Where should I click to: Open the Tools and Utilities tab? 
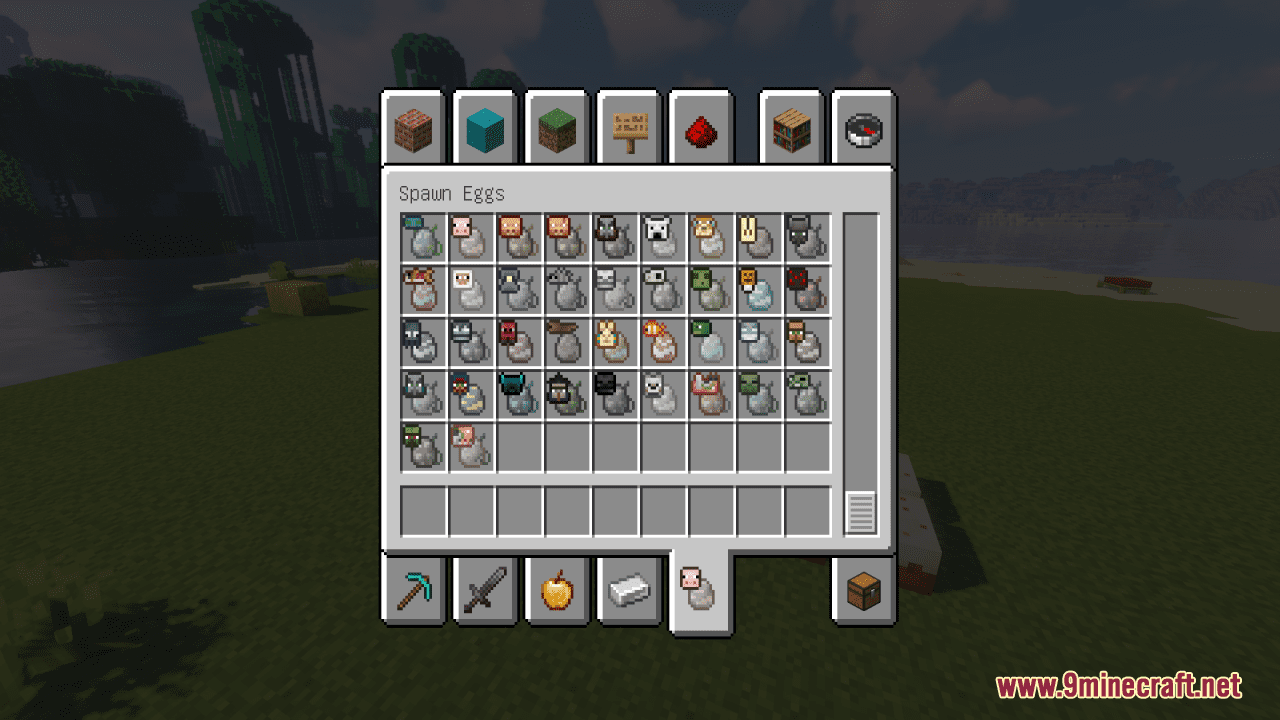413,592
